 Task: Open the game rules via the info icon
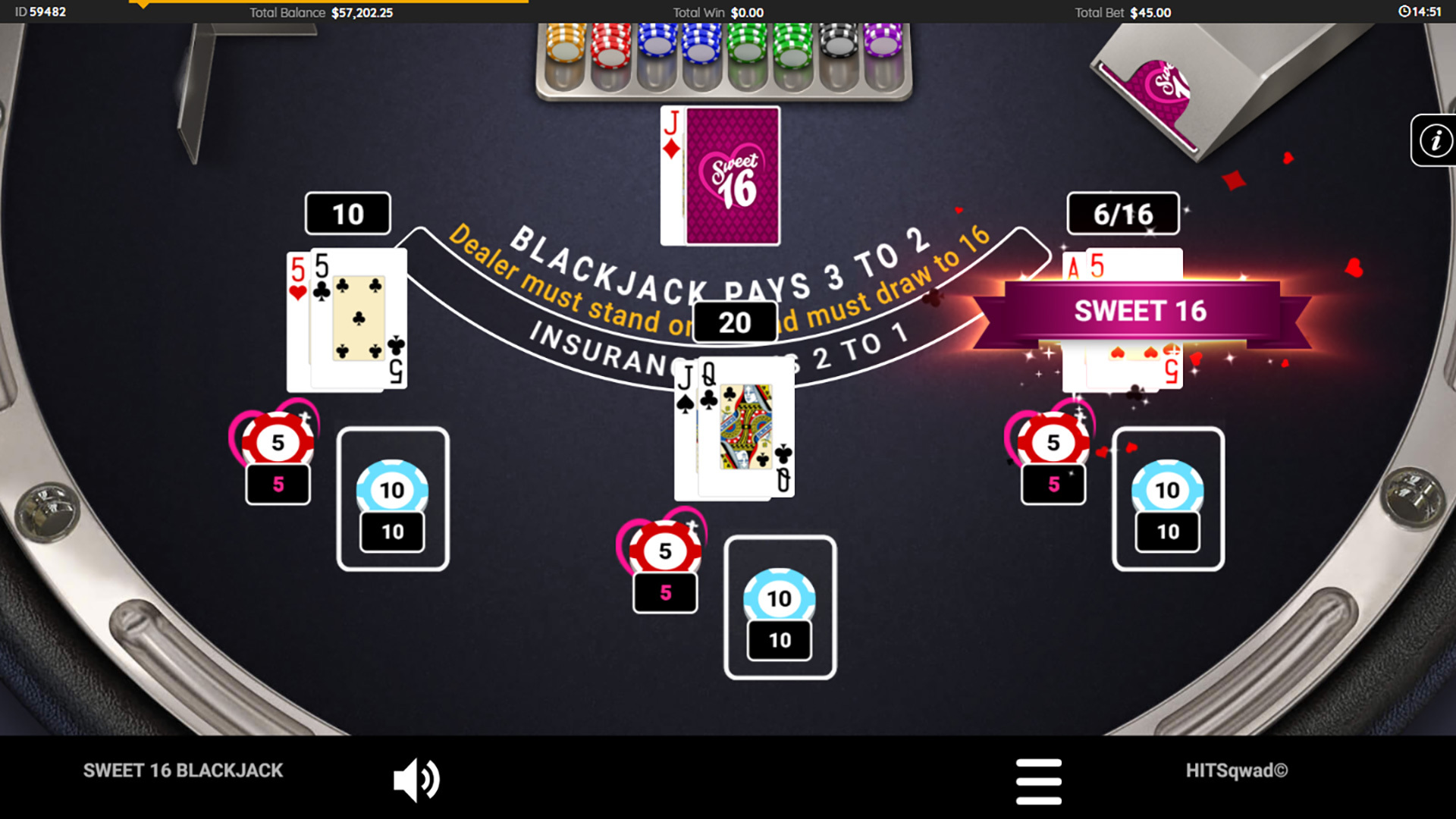[1435, 141]
